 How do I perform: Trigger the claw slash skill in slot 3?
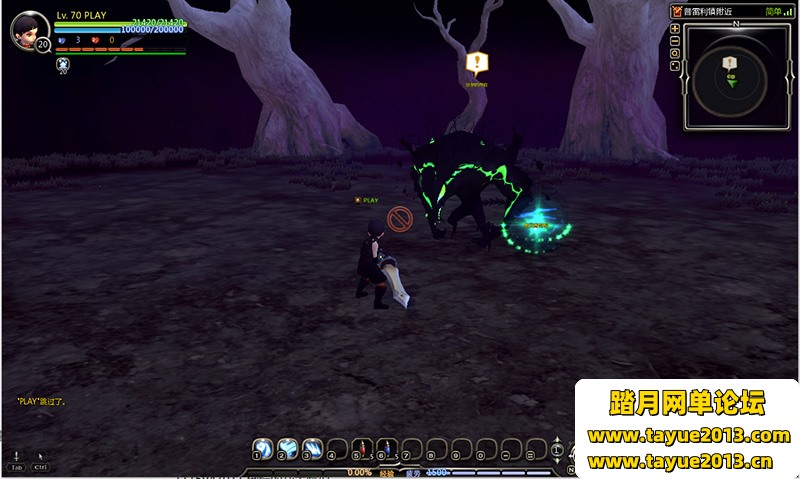click(x=312, y=447)
